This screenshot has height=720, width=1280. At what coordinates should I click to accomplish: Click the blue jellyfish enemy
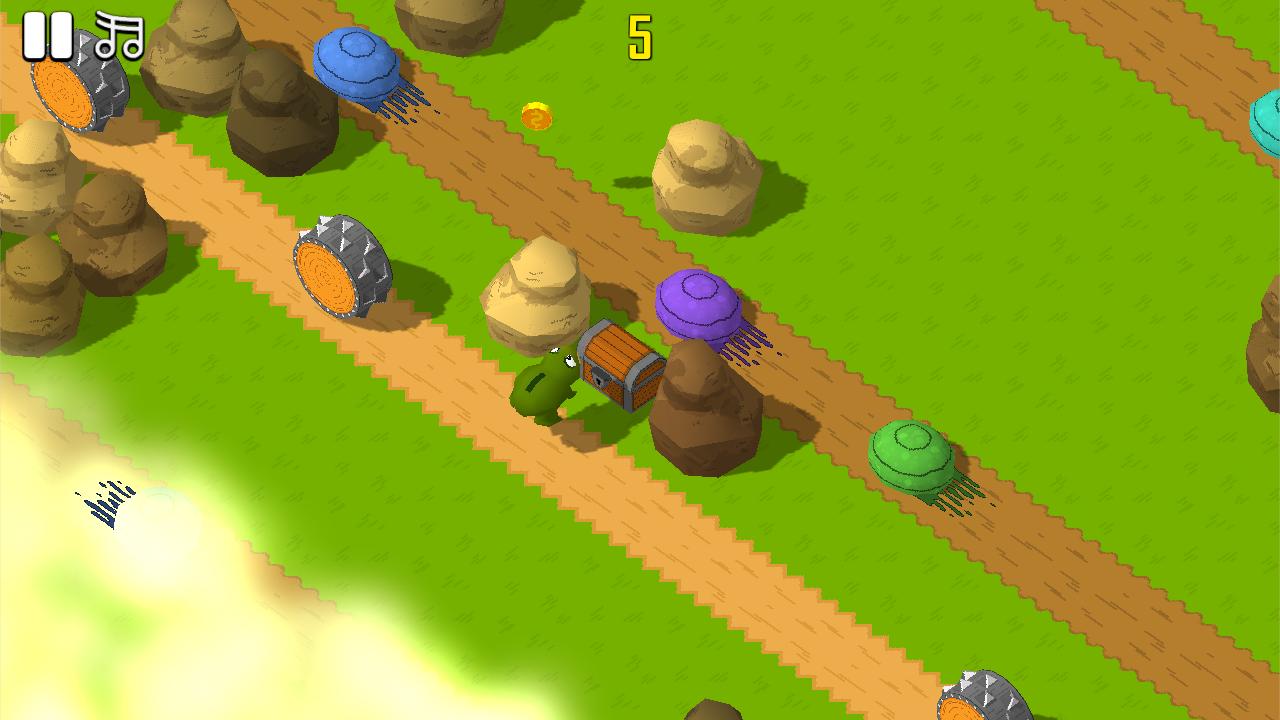click(x=355, y=60)
